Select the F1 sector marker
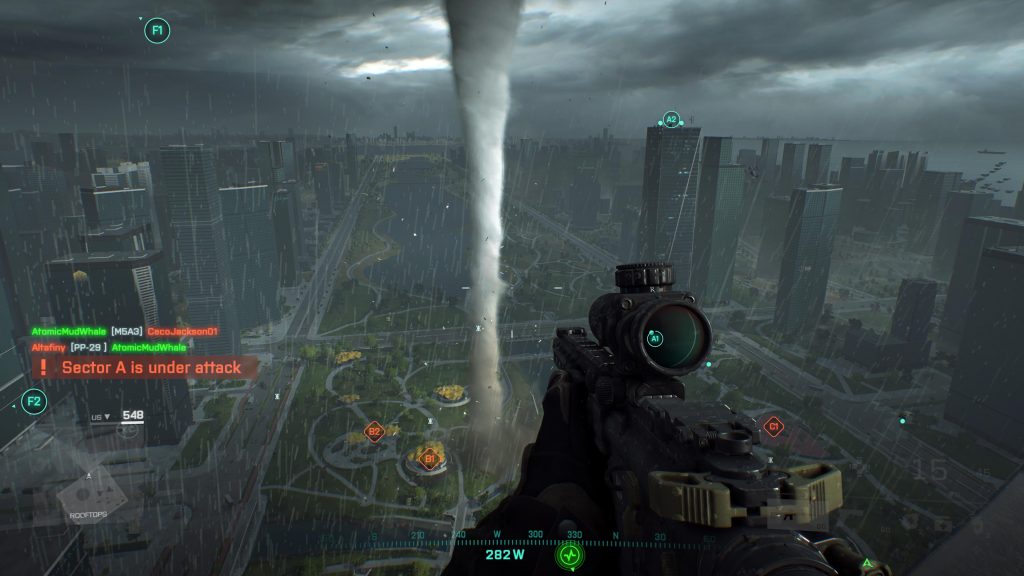The width and height of the screenshot is (1024, 576). (157, 30)
